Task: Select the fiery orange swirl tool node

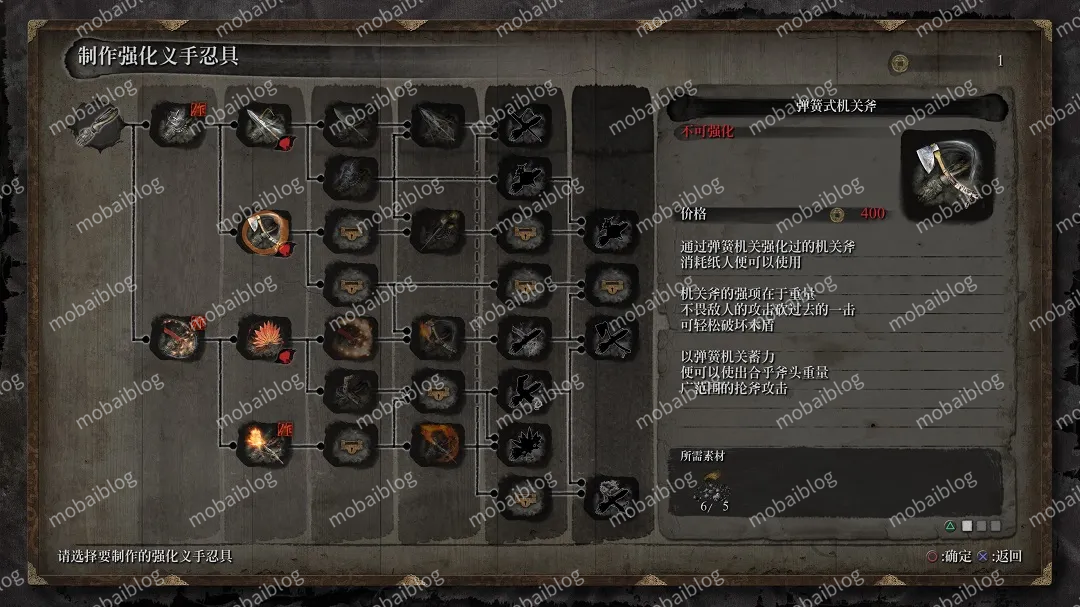Action: [x=437, y=443]
